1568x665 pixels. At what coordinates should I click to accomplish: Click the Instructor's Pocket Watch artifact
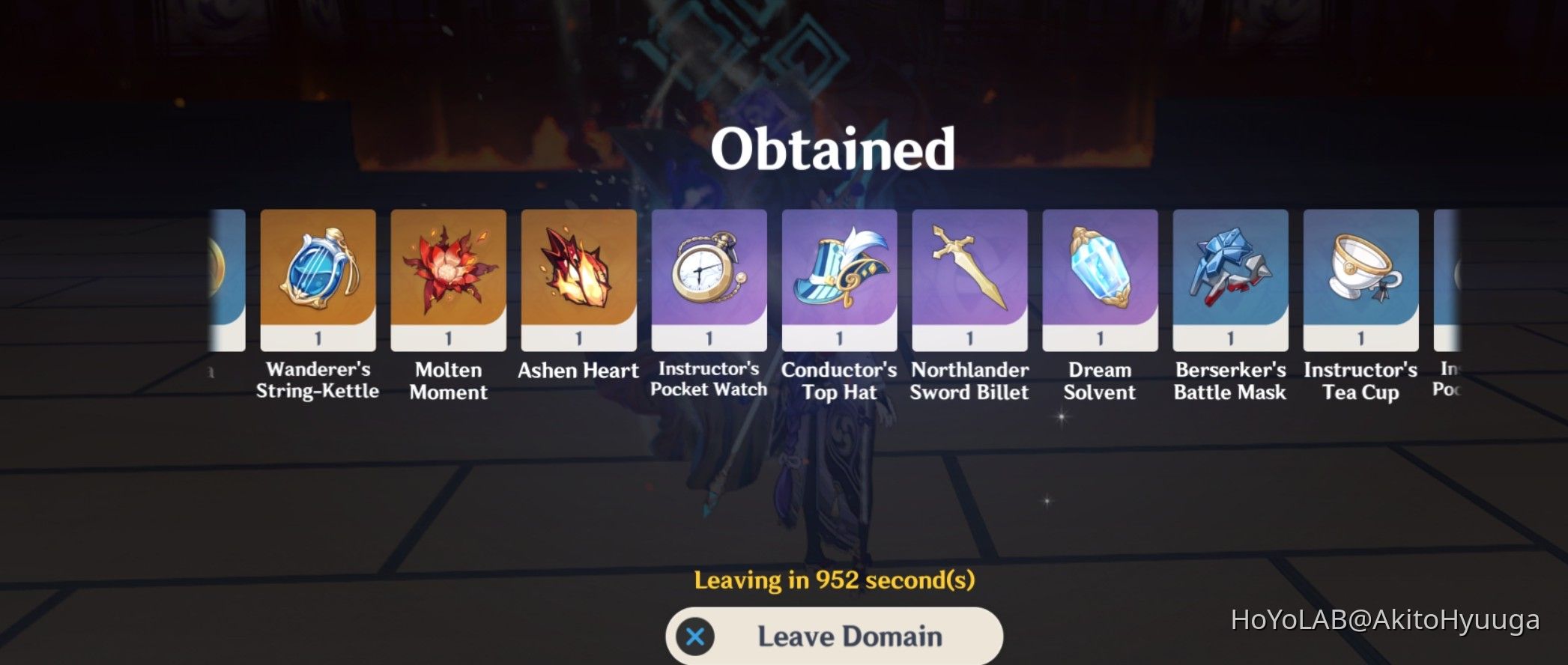pos(708,279)
